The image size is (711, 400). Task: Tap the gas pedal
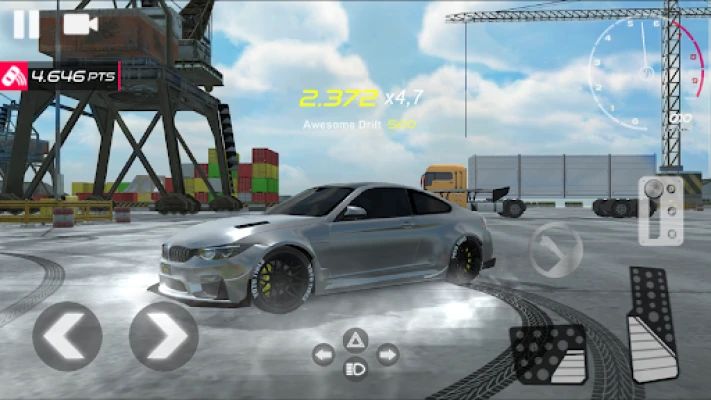[x=652, y=325]
